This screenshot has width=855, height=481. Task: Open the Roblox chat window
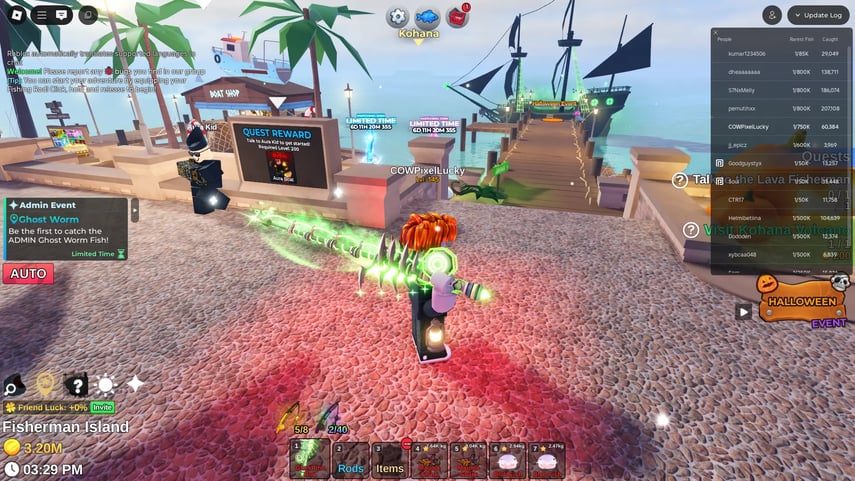click(x=62, y=15)
